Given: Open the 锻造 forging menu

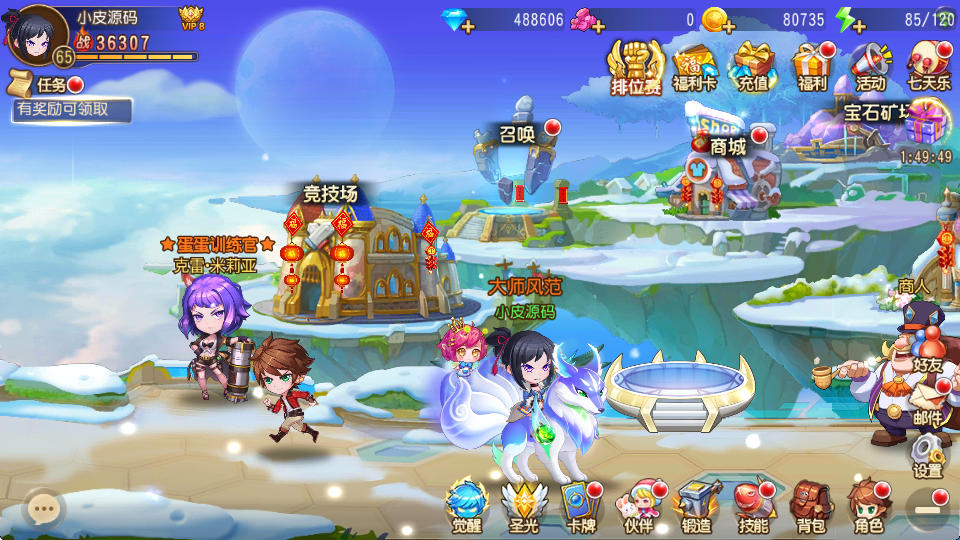Looking at the screenshot, I should [x=695, y=506].
